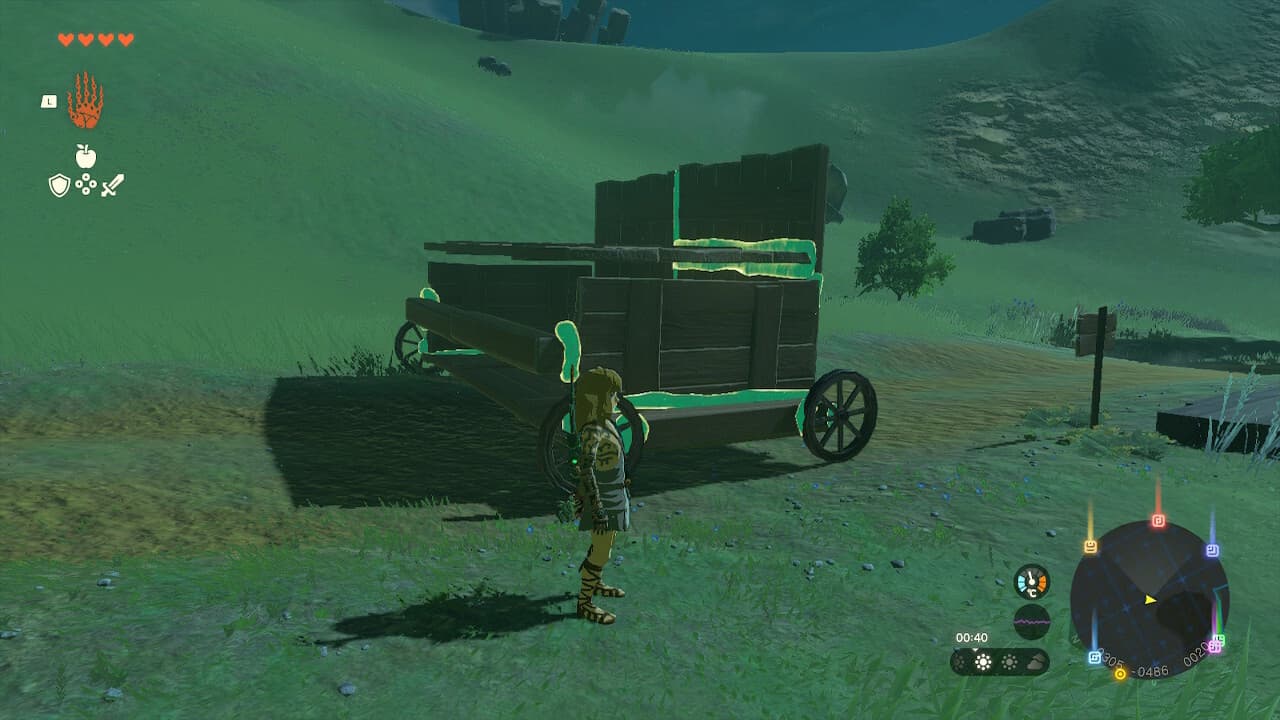Click the swirl effect icon between shield and sword
Viewport: 1280px width, 720px height.
(x=86, y=184)
